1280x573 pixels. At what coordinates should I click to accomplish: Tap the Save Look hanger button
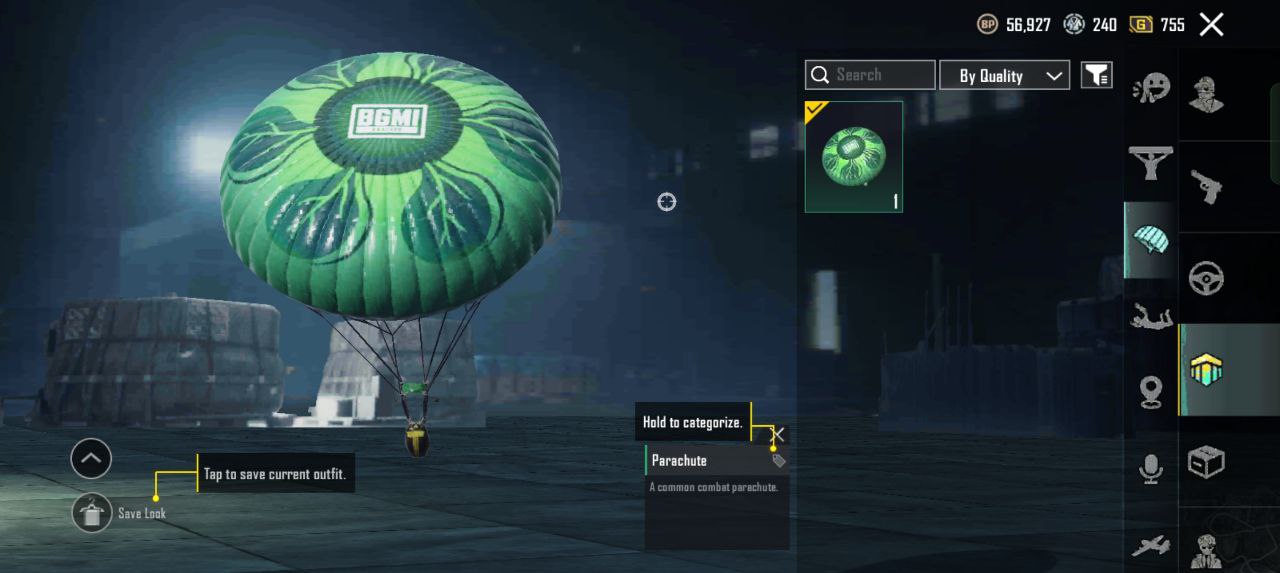coord(92,513)
